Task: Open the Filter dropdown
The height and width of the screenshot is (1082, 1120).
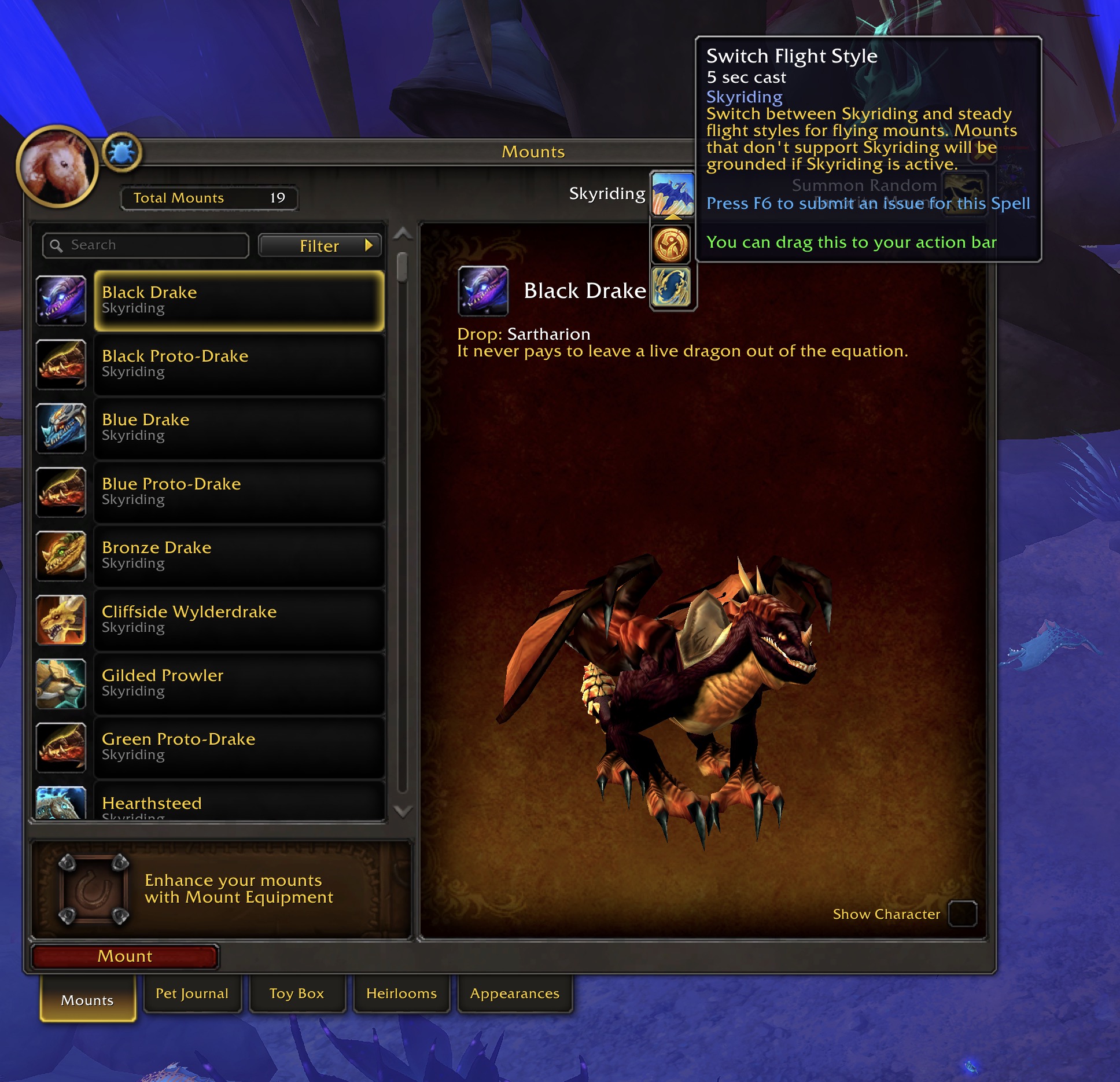Action: pyautogui.click(x=320, y=246)
